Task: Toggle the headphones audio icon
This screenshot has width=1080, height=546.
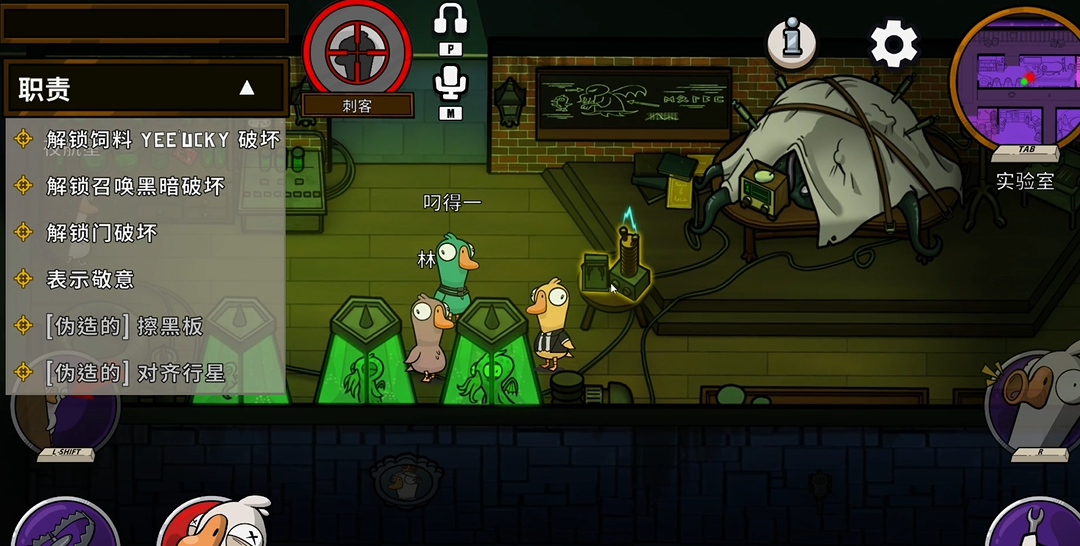Action: (x=451, y=22)
